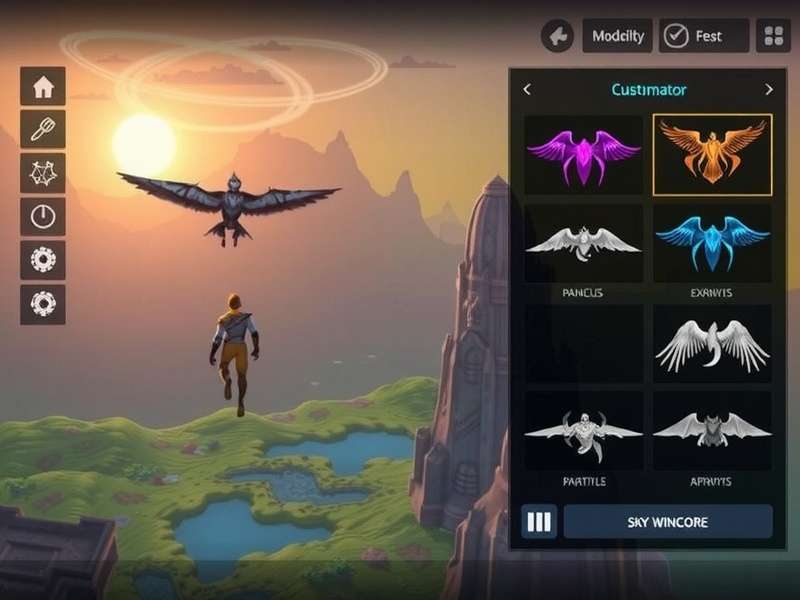This screenshot has height=600, width=800.
Task: Select the large white feathered wings
Action: tap(712, 345)
